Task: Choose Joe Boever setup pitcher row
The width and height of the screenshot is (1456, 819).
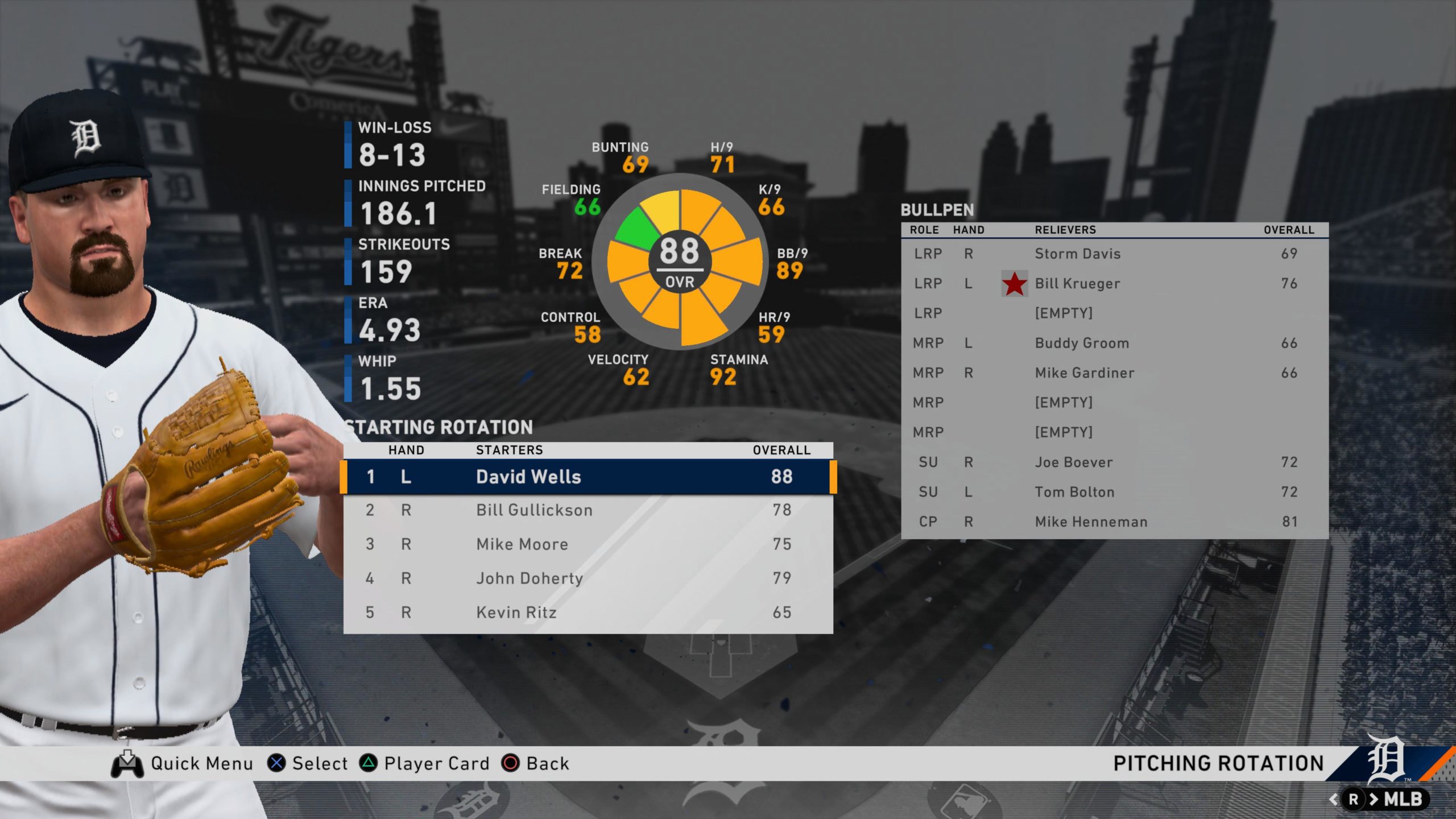Action: [1114, 462]
